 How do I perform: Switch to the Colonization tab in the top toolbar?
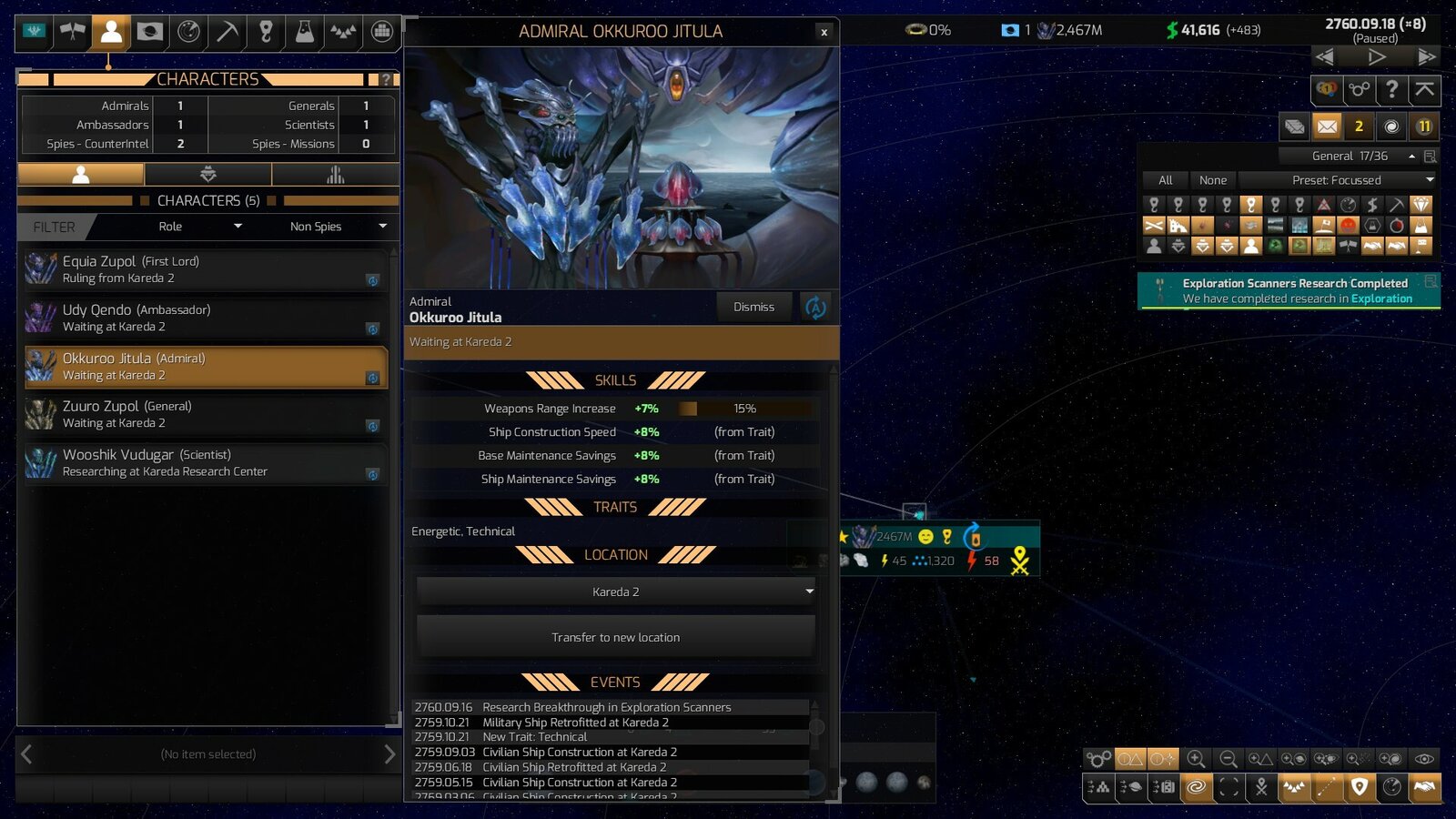click(x=148, y=32)
